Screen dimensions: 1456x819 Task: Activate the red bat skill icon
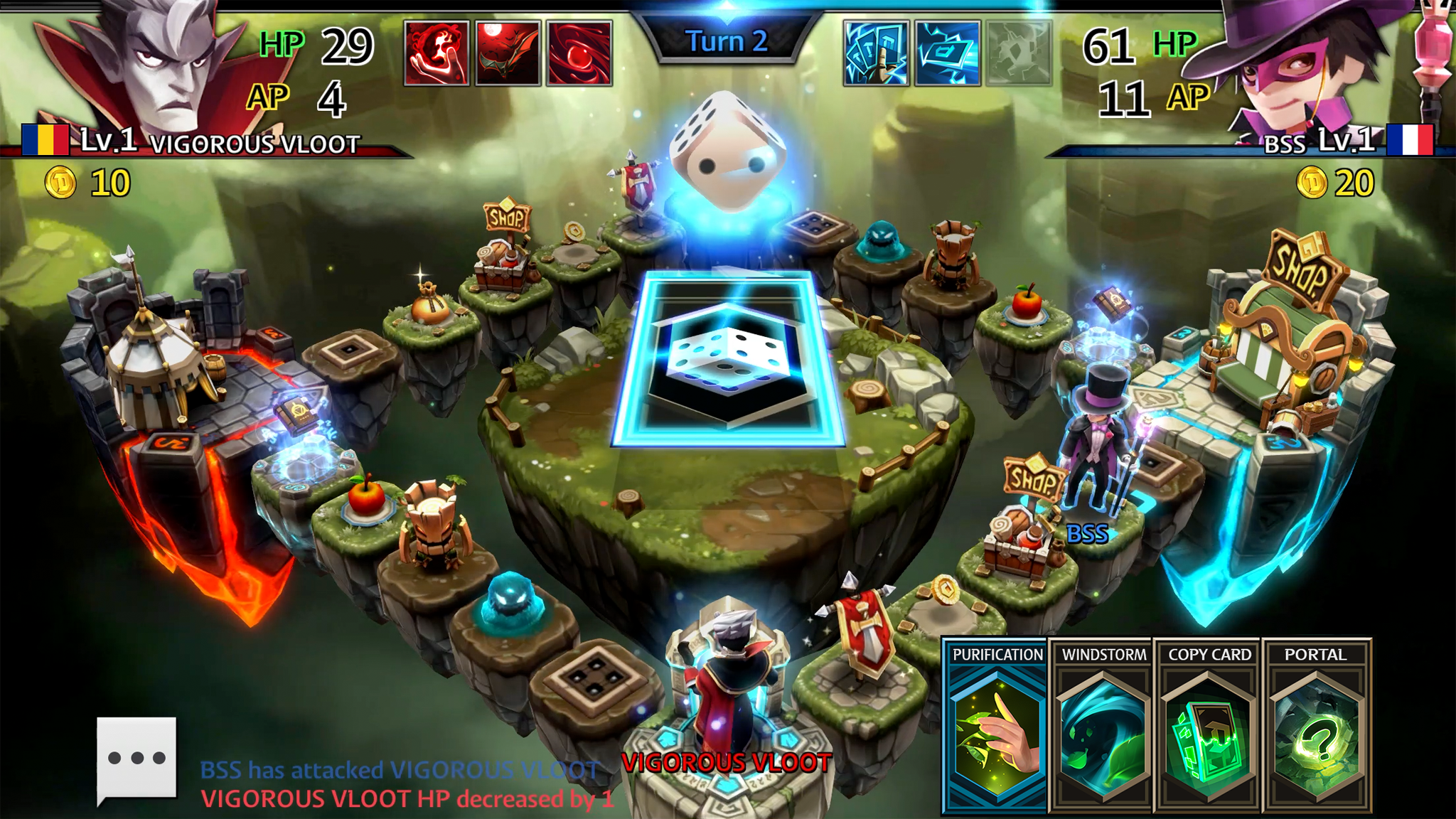508,53
